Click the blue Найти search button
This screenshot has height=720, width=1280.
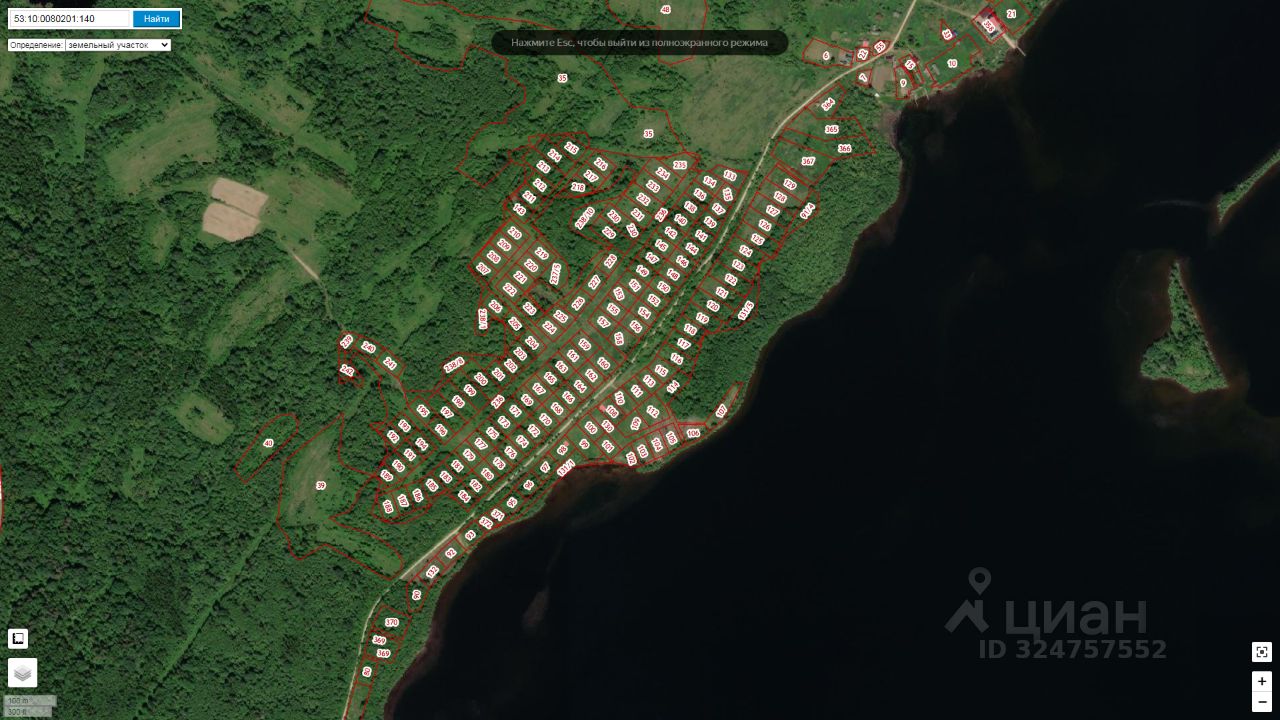(x=156, y=18)
